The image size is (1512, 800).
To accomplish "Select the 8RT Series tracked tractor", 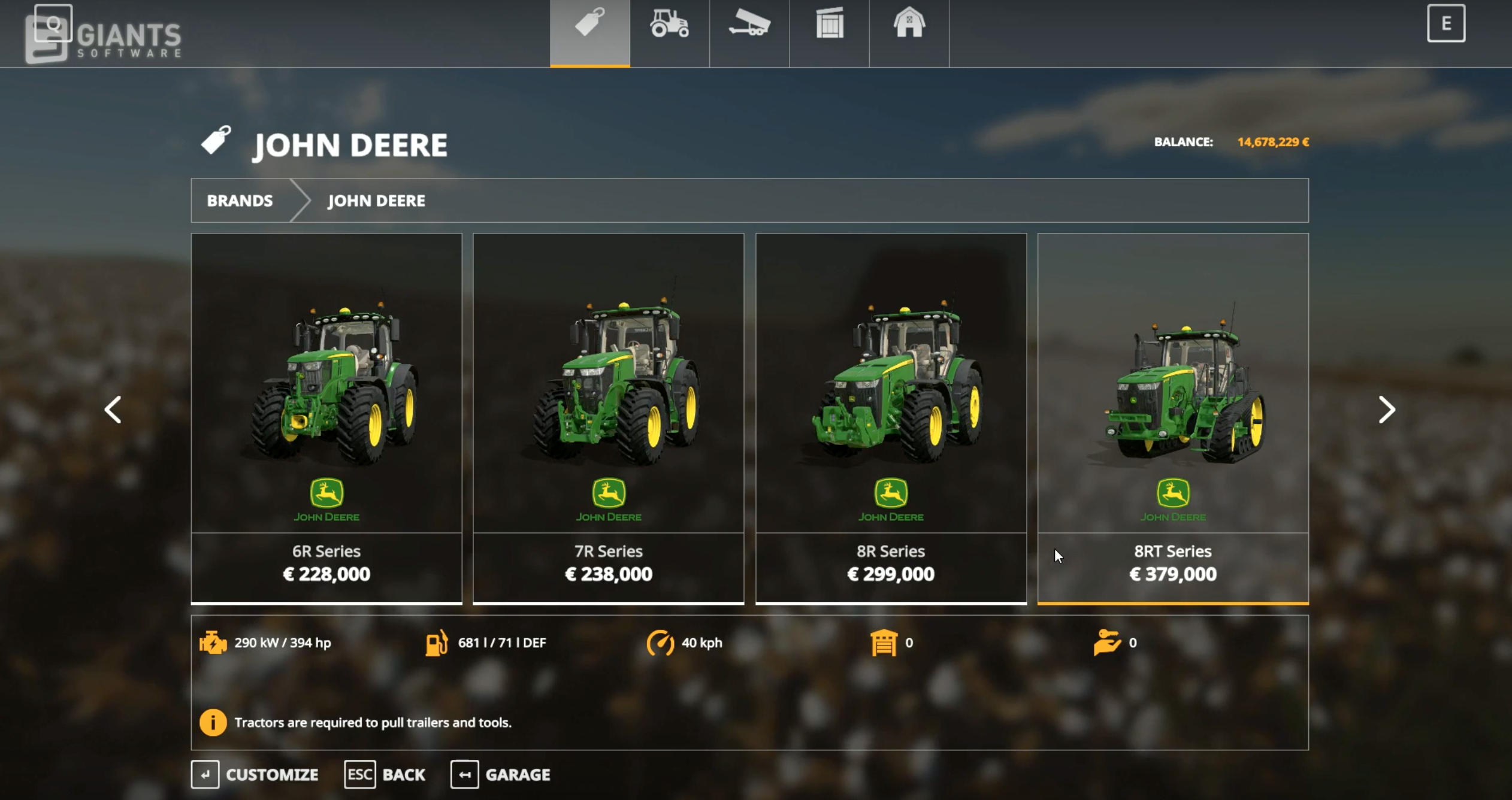I will pyautogui.click(x=1172, y=417).
